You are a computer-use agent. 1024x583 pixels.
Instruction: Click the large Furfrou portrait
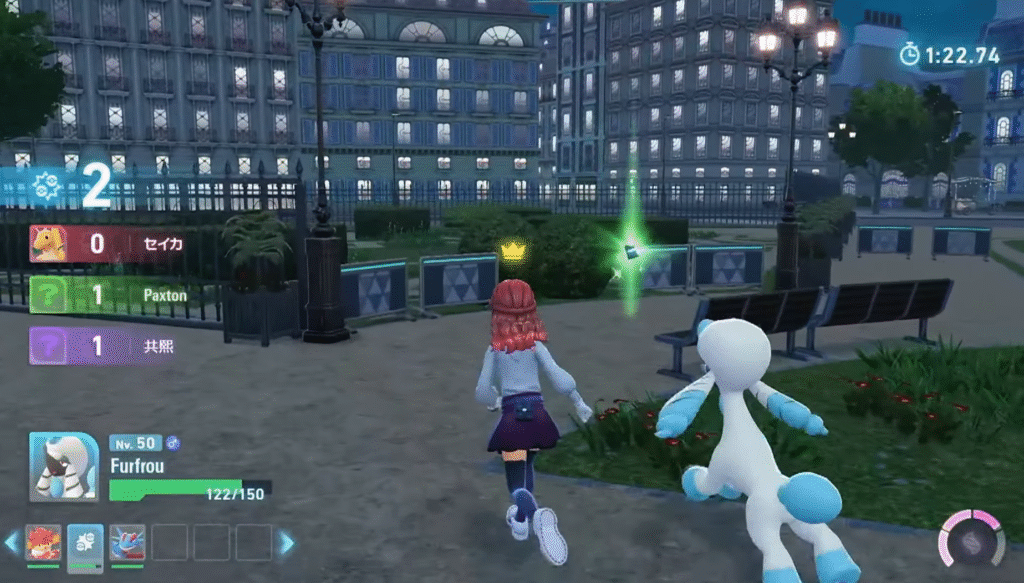pos(64,466)
